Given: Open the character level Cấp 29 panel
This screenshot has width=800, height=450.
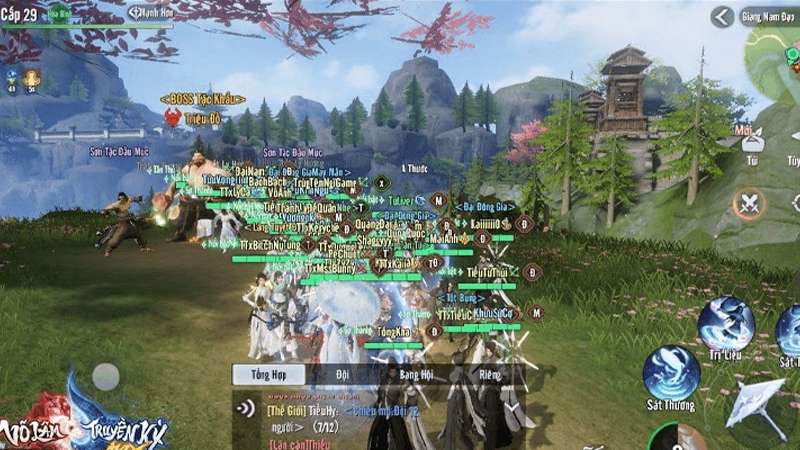Looking at the screenshot, I should click(20, 13).
